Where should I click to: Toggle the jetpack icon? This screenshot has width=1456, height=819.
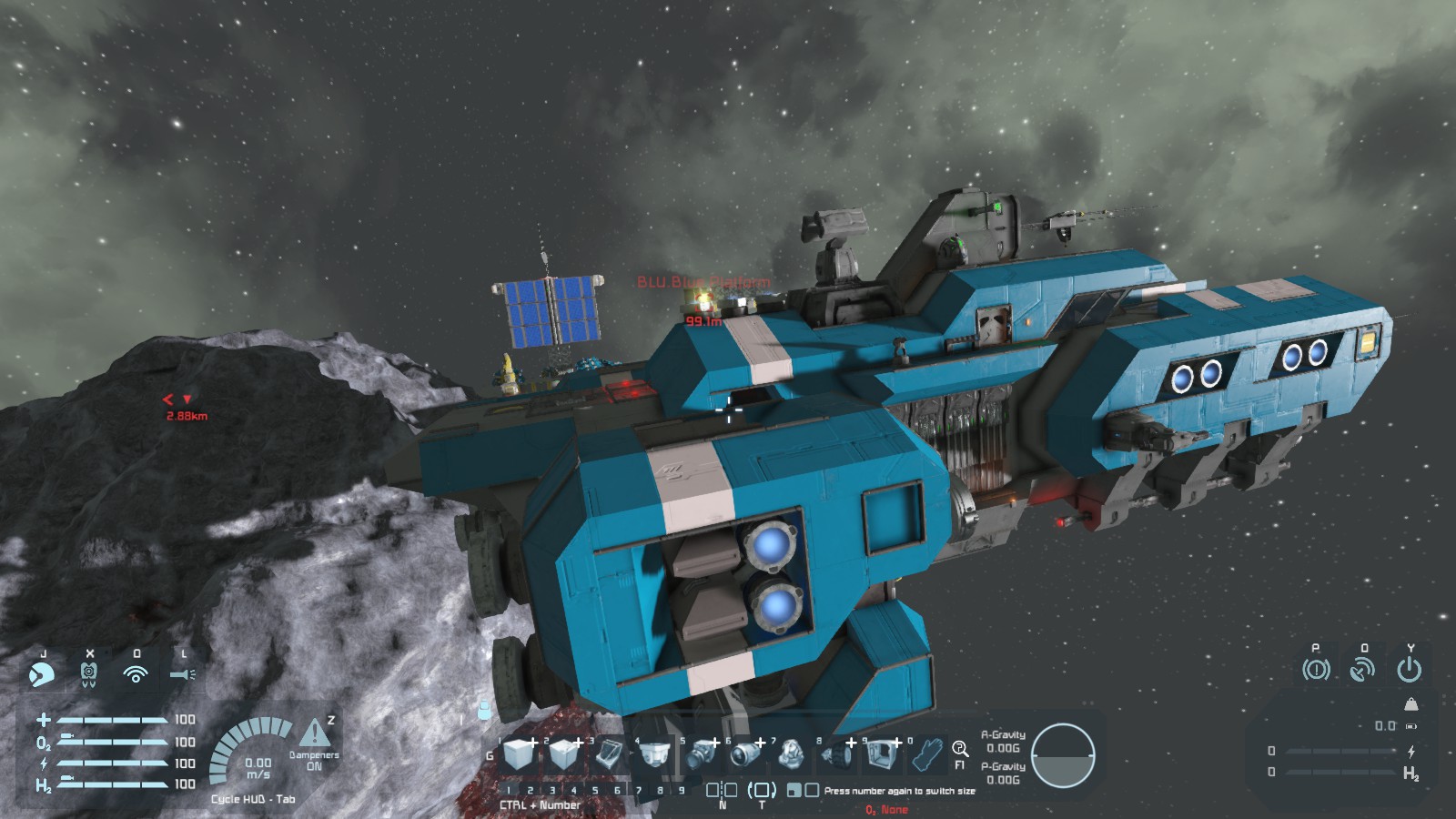88,674
